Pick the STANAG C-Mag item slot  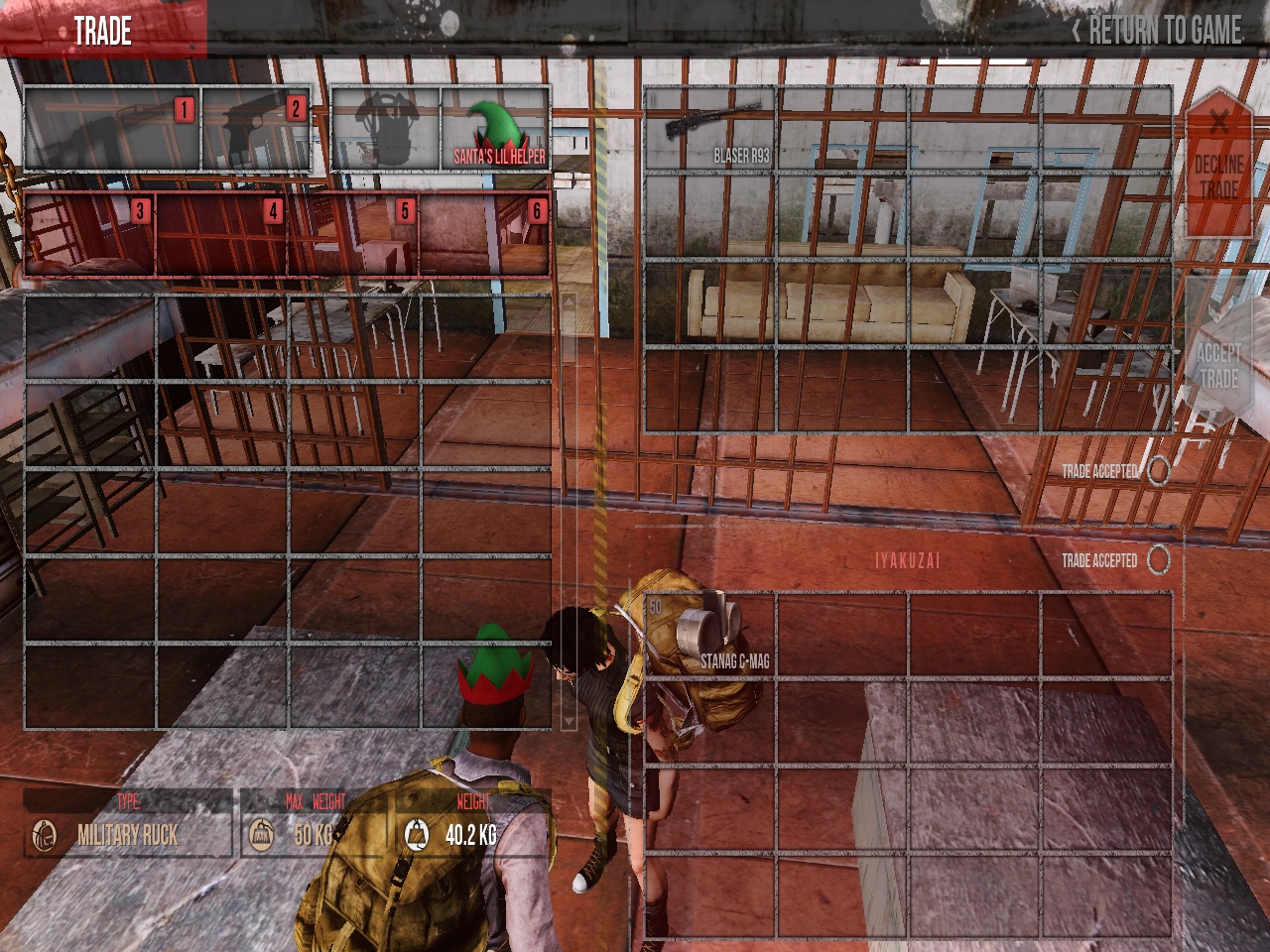click(709, 636)
